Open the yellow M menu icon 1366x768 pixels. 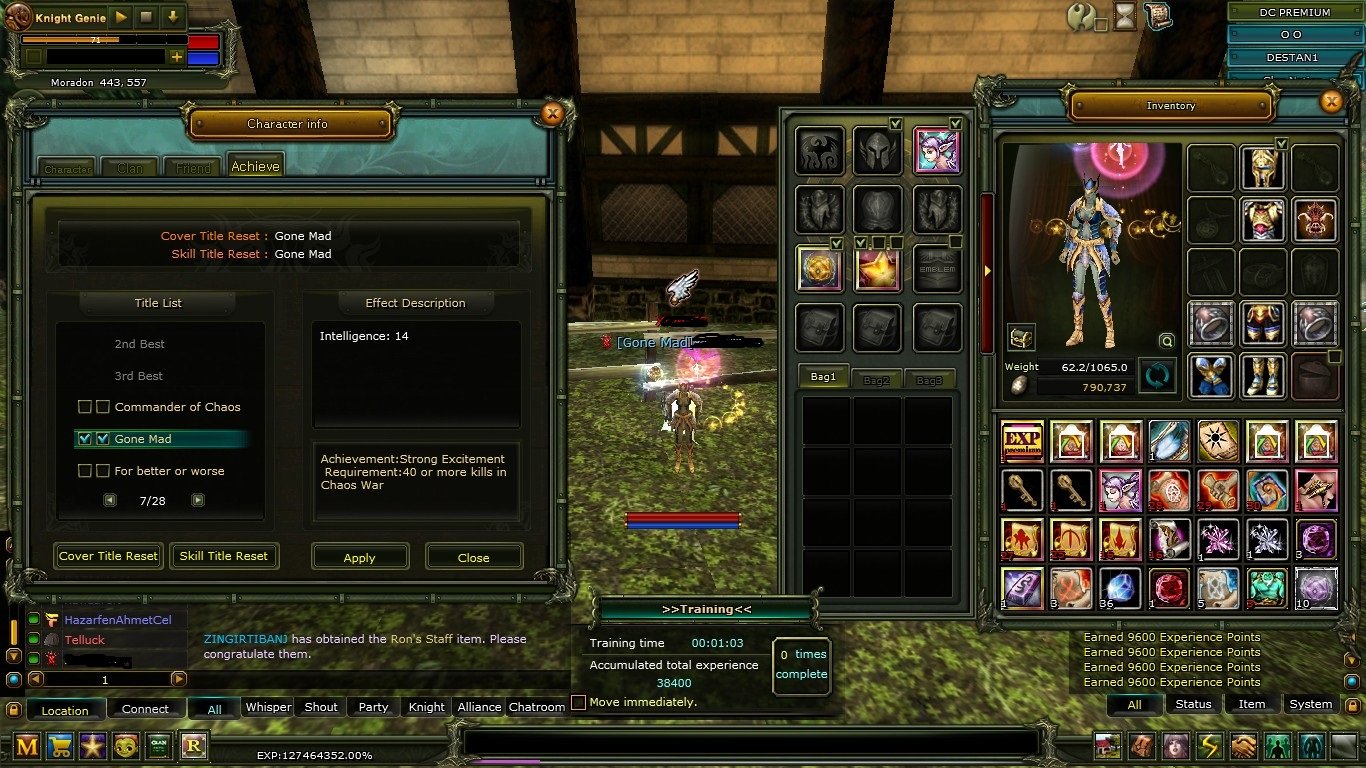[27, 745]
